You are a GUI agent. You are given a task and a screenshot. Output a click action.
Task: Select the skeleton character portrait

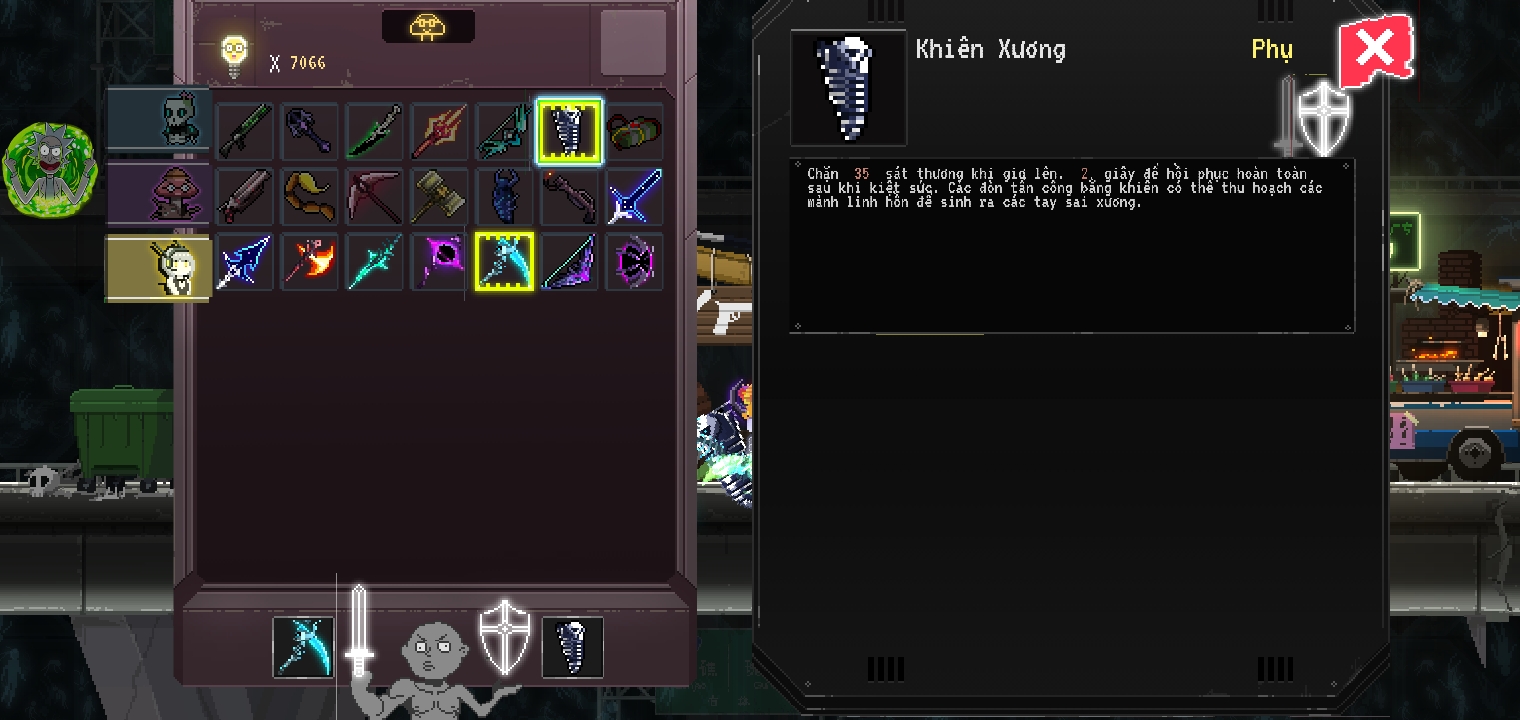click(158, 119)
